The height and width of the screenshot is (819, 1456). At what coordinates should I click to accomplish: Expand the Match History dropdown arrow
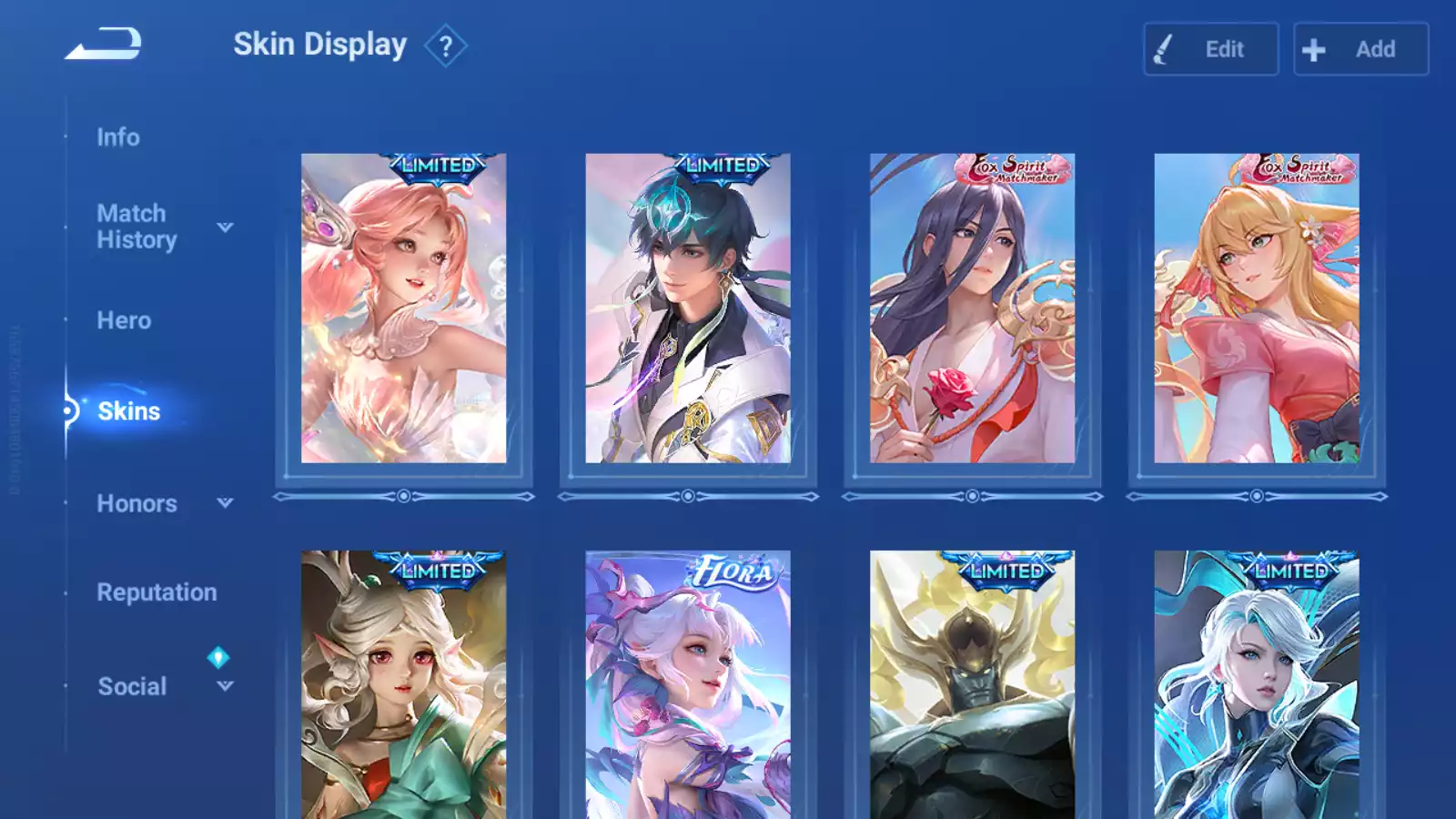coord(225,227)
